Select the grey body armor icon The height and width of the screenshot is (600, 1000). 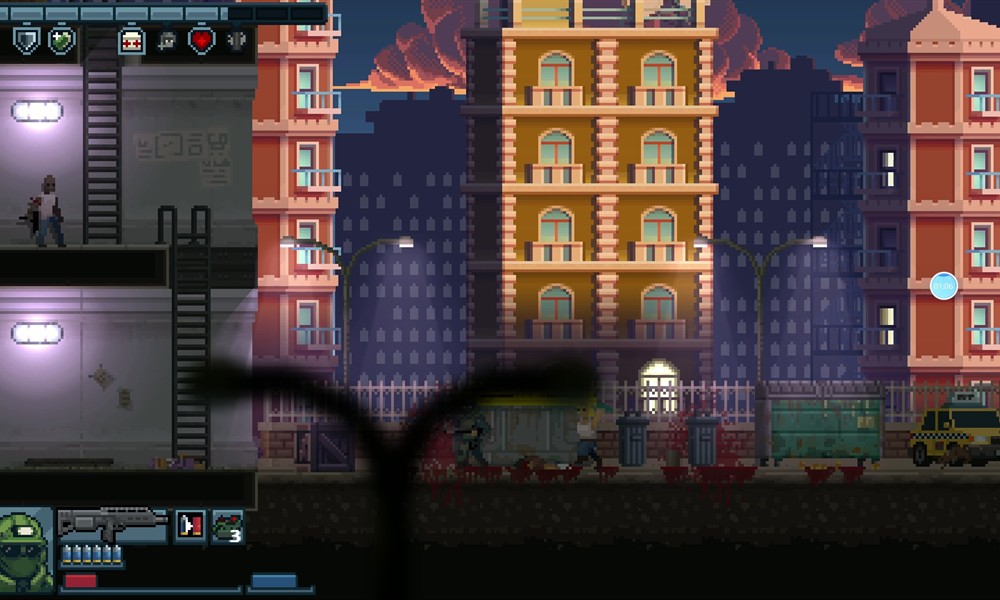[x=237, y=41]
